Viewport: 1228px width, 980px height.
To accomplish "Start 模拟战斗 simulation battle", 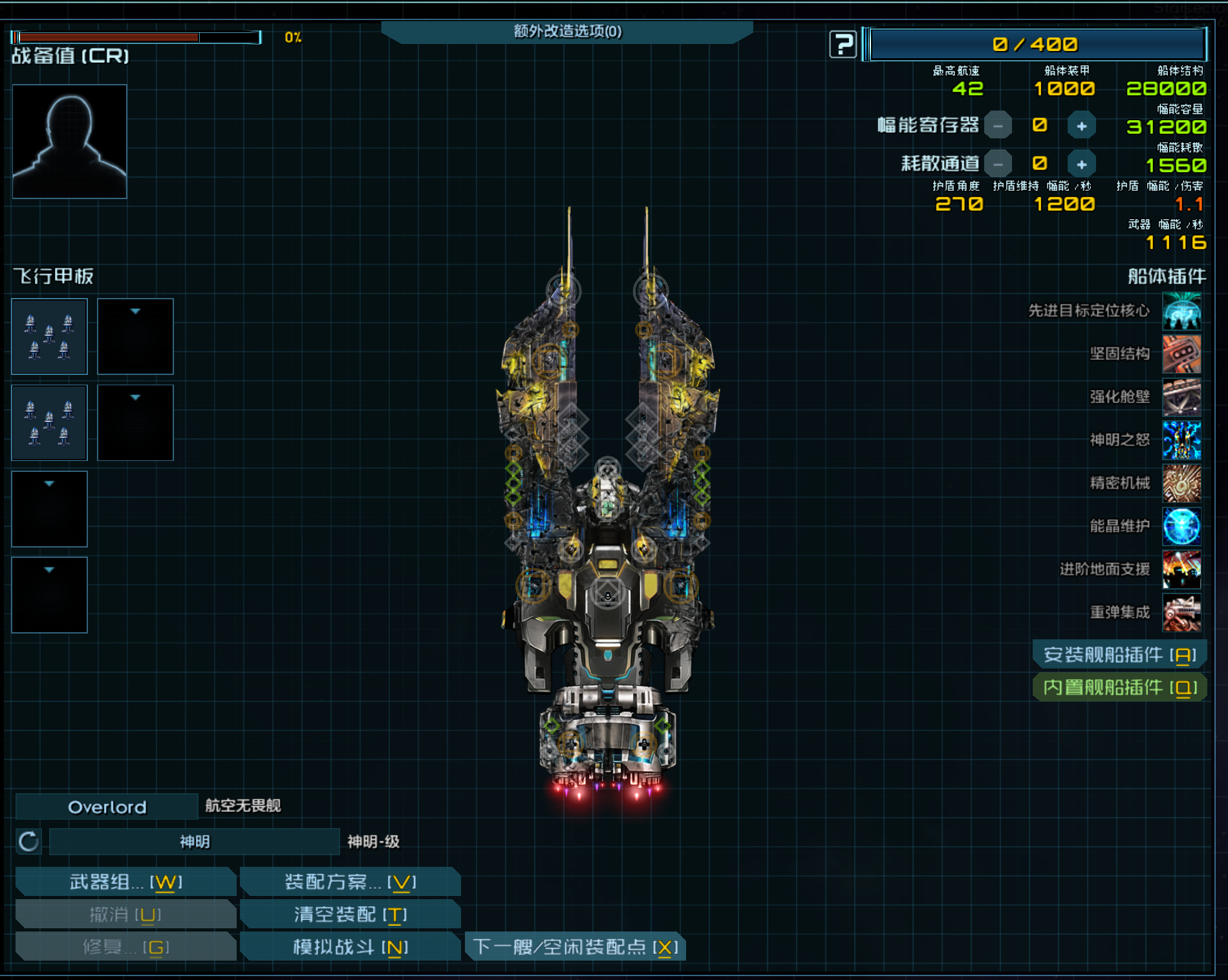I will (x=350, y=947).
